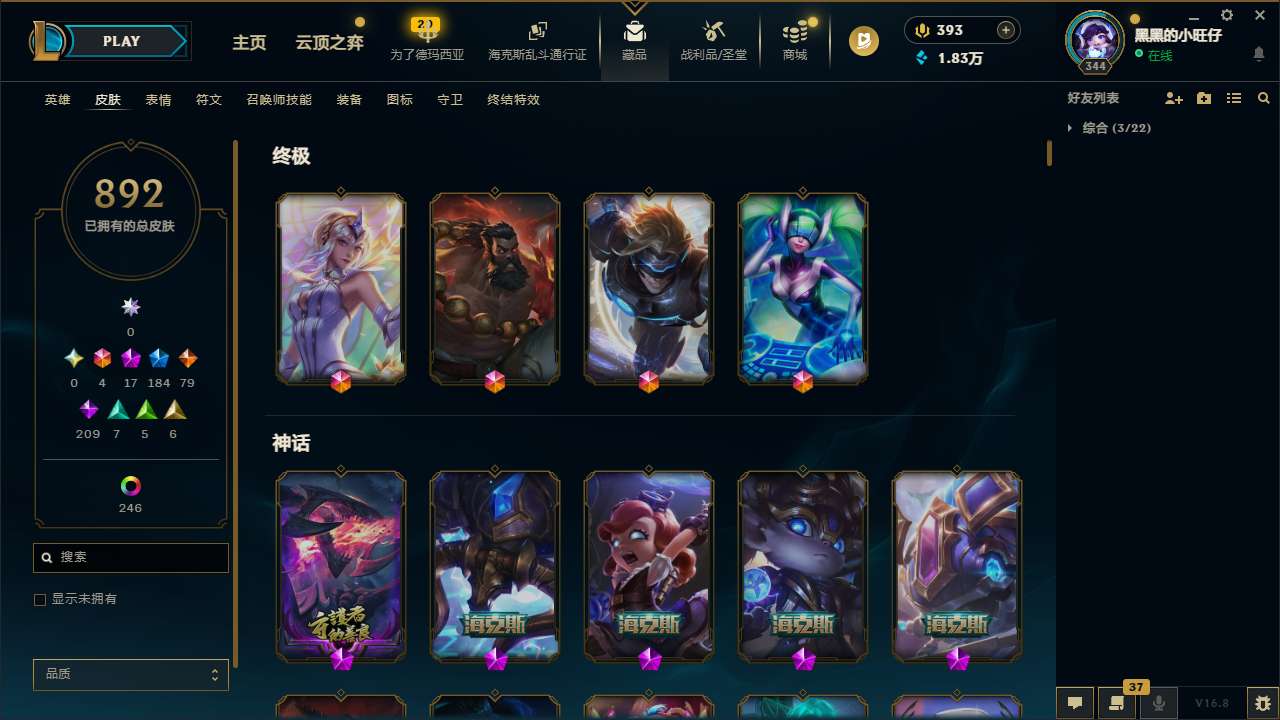The width and height of the screenshot is (1280, 720).
Task: Click the chat bubble icon in bottom bar
Action: pyautogui.click(x=1073, y=703)
